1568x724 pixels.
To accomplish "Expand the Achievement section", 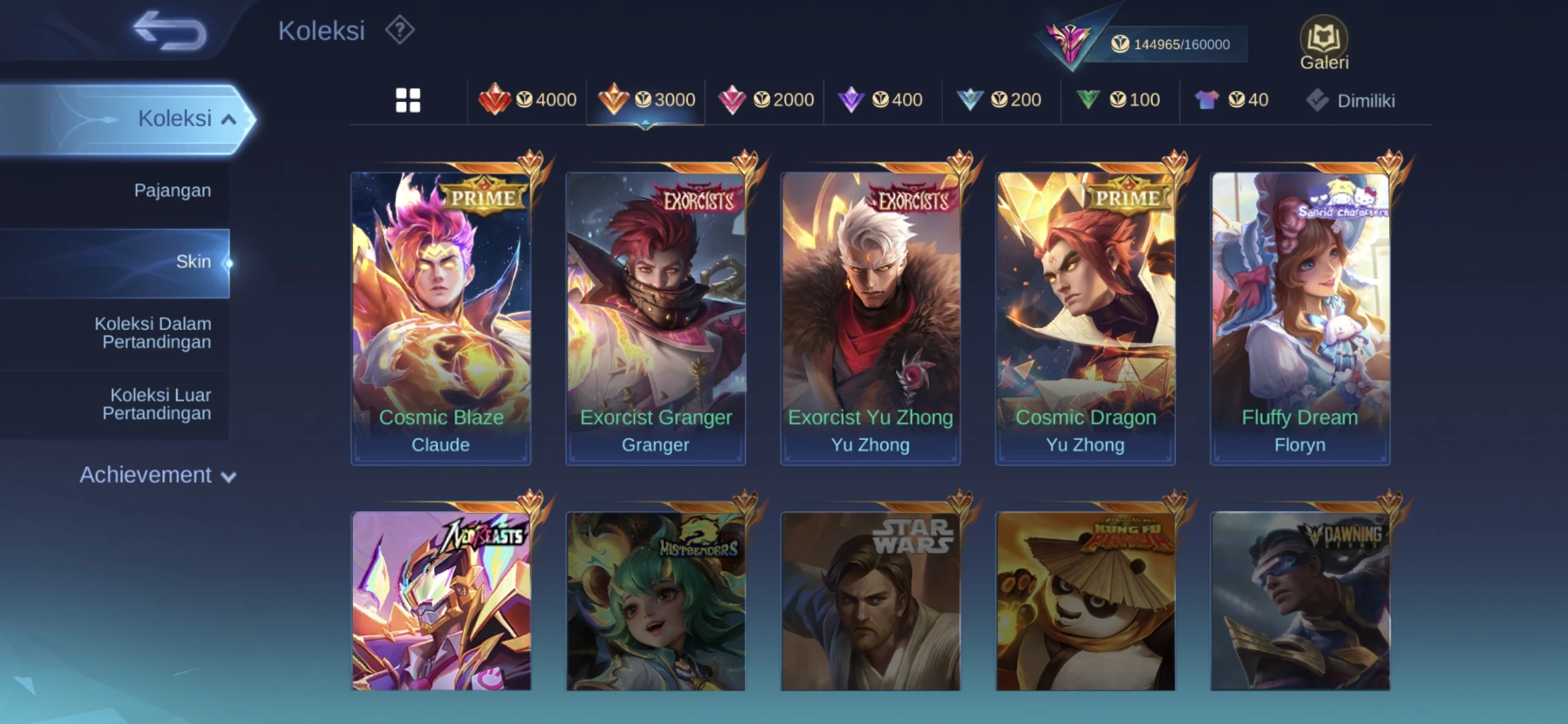I will pos(157,475).
